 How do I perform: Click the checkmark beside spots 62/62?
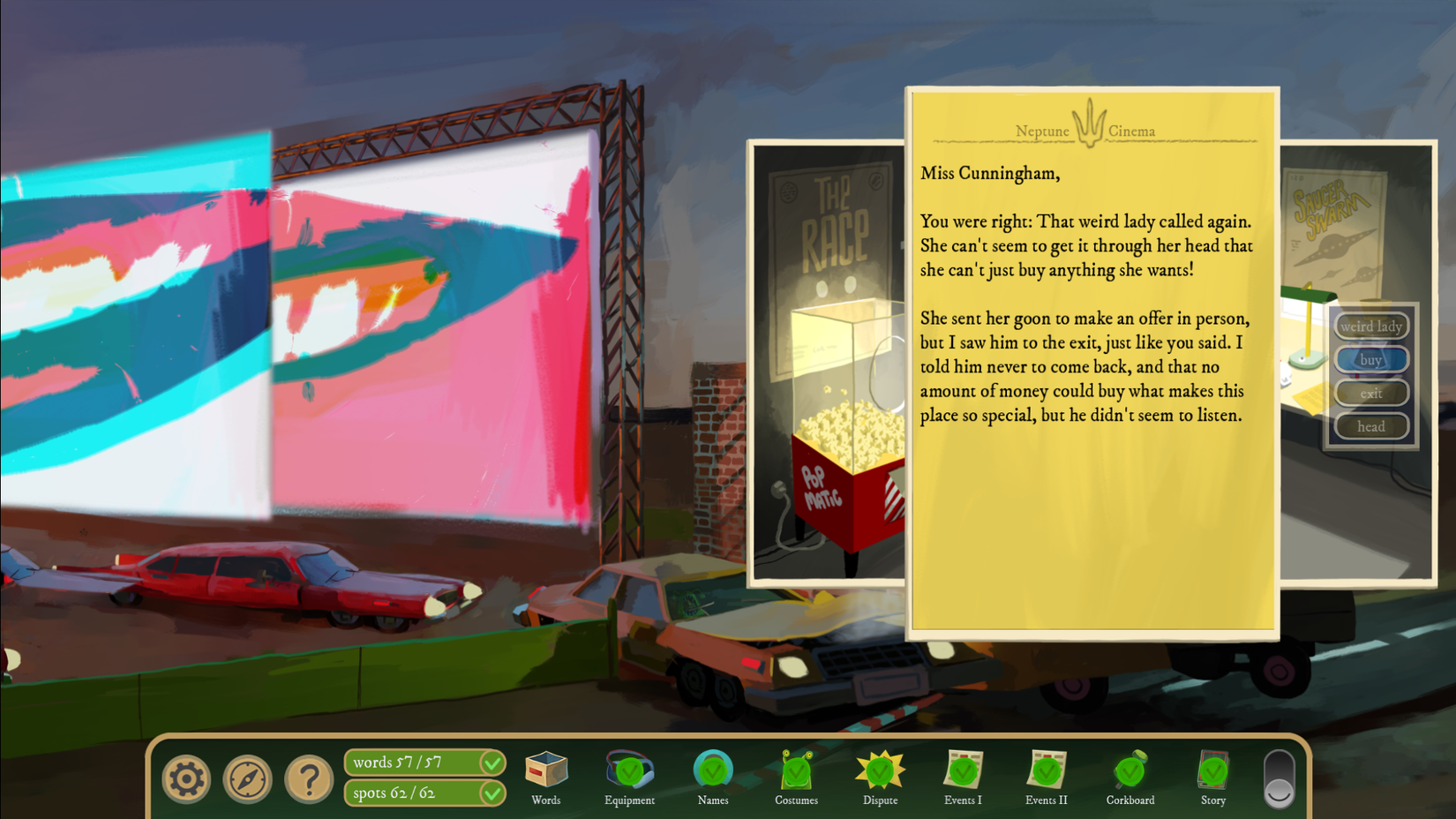[x=493, y=793]
